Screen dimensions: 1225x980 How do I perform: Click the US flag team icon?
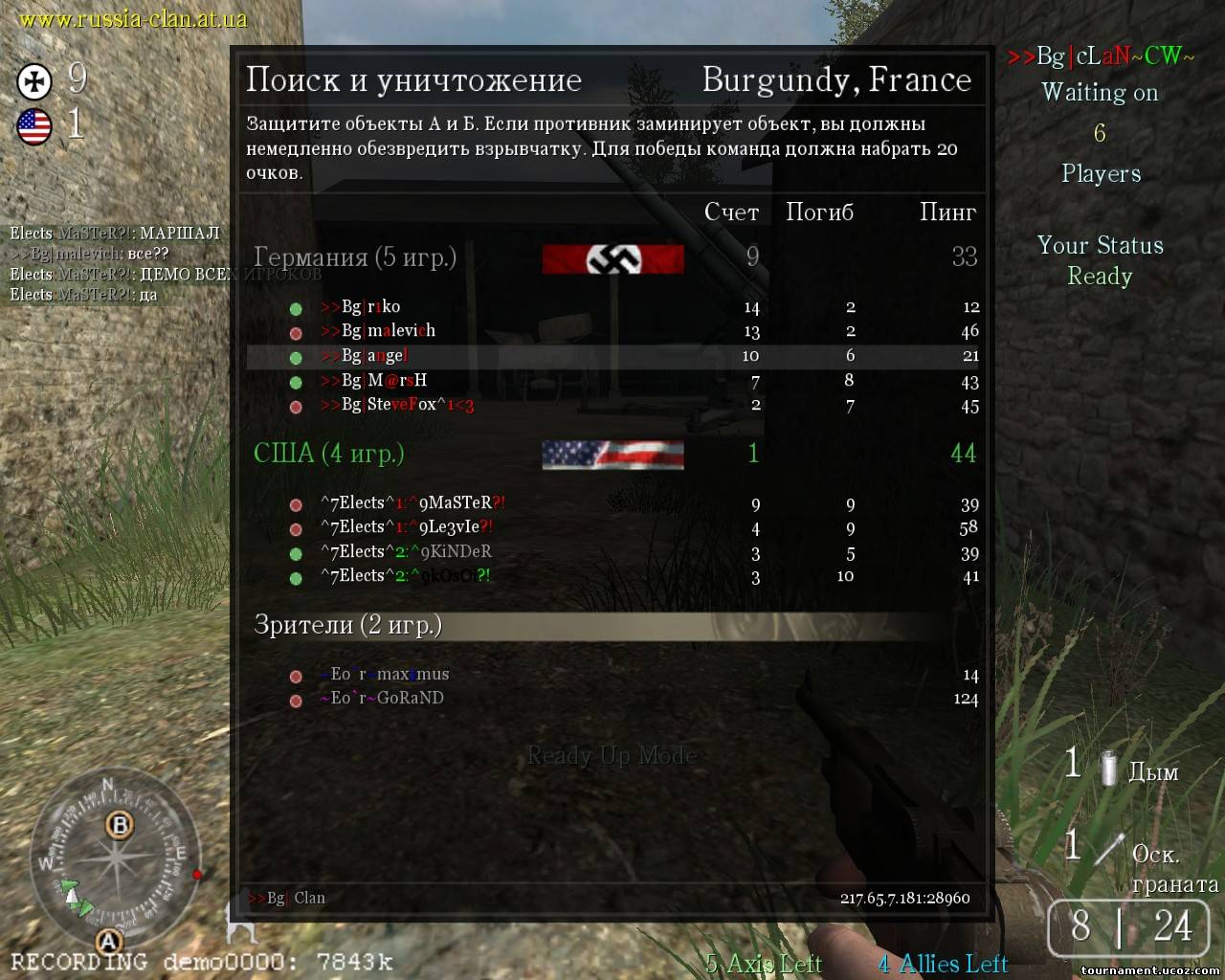coord(34,126)
